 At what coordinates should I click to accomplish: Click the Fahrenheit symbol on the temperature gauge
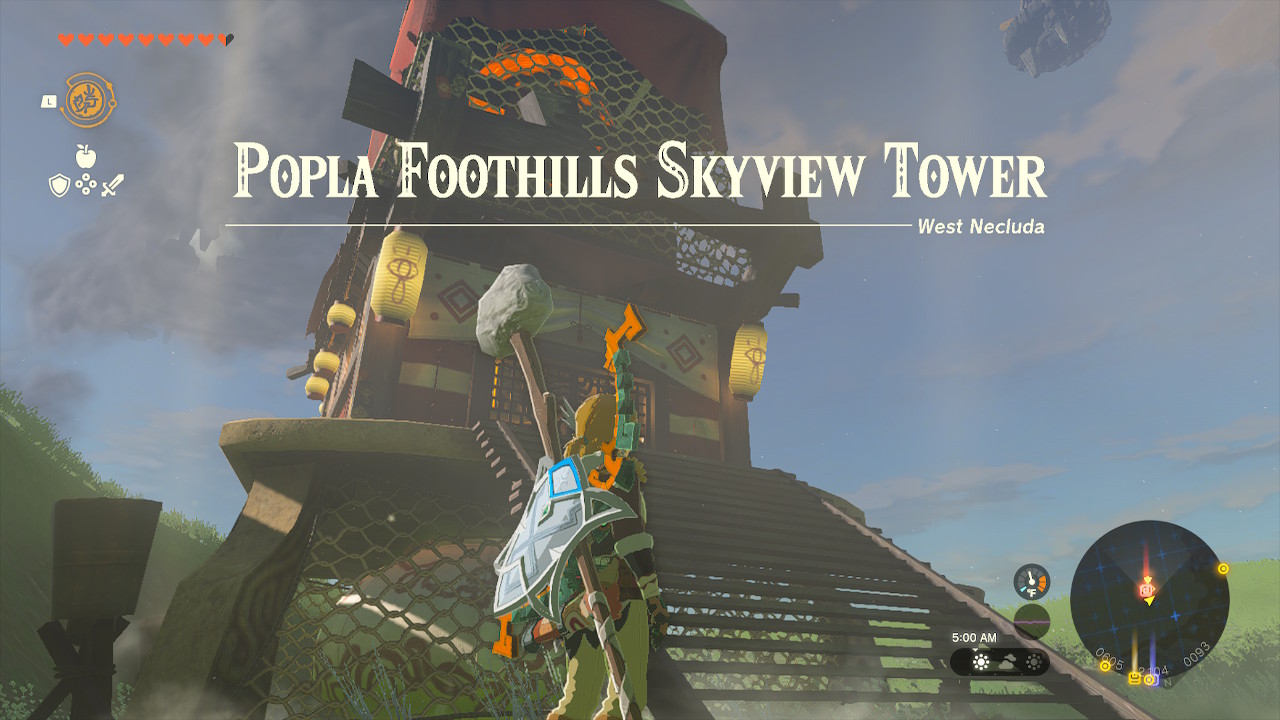coord(1032,592)
